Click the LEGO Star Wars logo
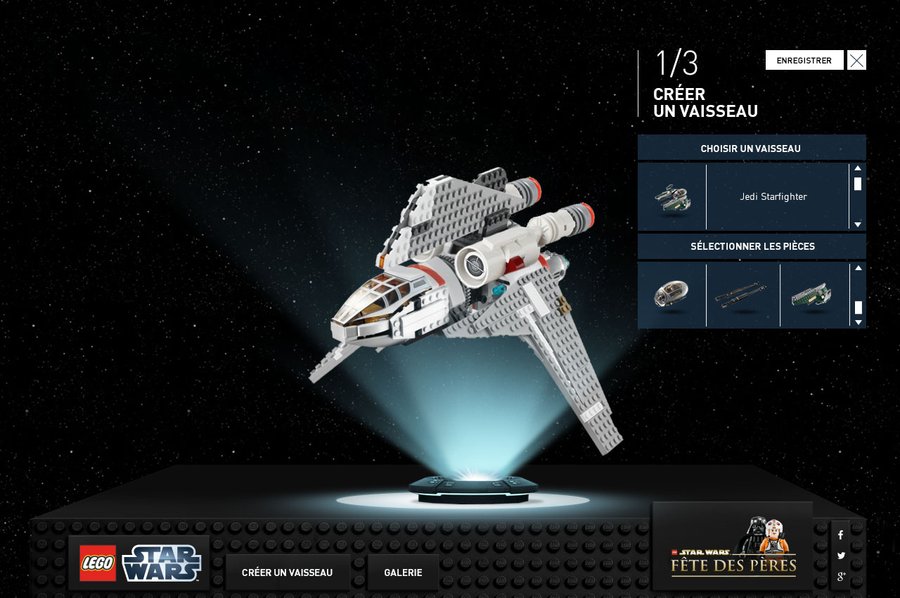Viewport: 900px width, 598px height. click(x=140, y=563)
